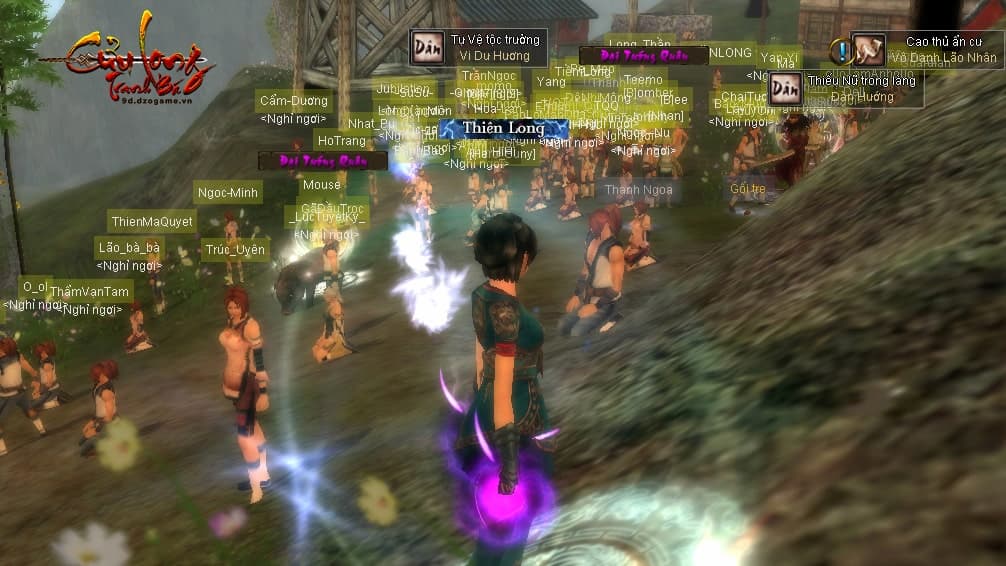Target the player nameplate Cẩm-Dương

click(294, 101)
